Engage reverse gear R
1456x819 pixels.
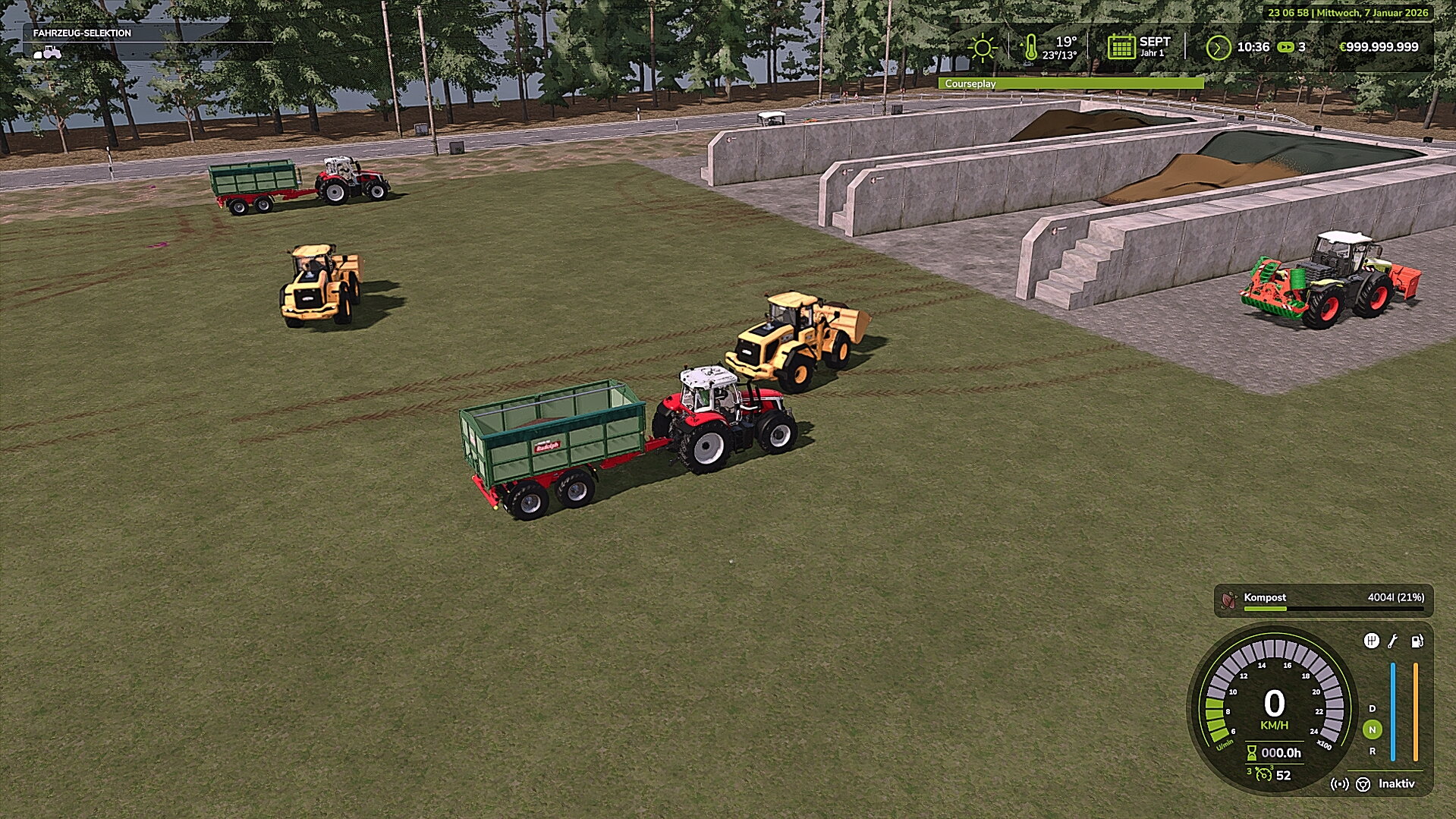[x=1373, y=752]
